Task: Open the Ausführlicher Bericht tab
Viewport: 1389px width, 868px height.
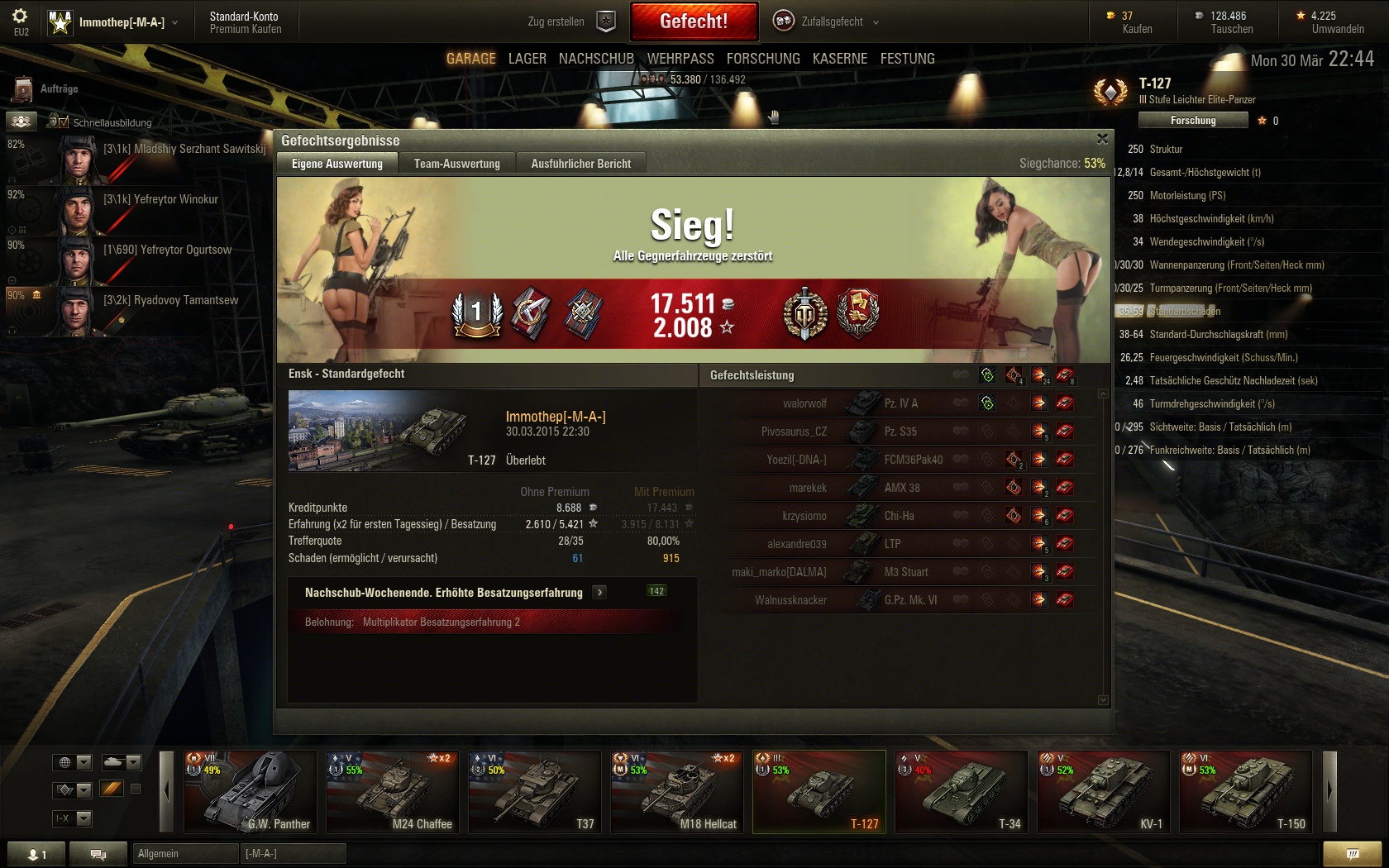Action: (x=580, y=164)
